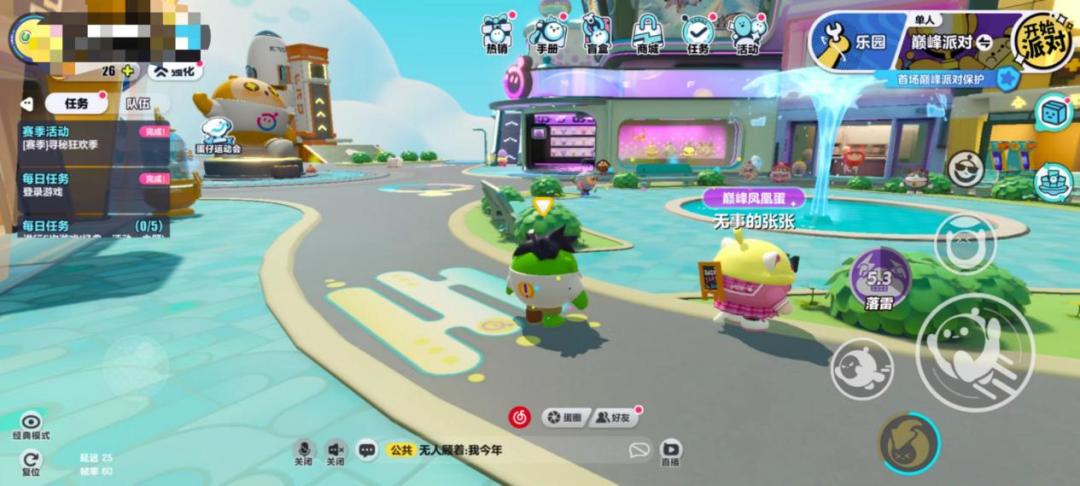
Task: Open the 商城 shop
Action: pyautogui.click(x=647, y=34)
